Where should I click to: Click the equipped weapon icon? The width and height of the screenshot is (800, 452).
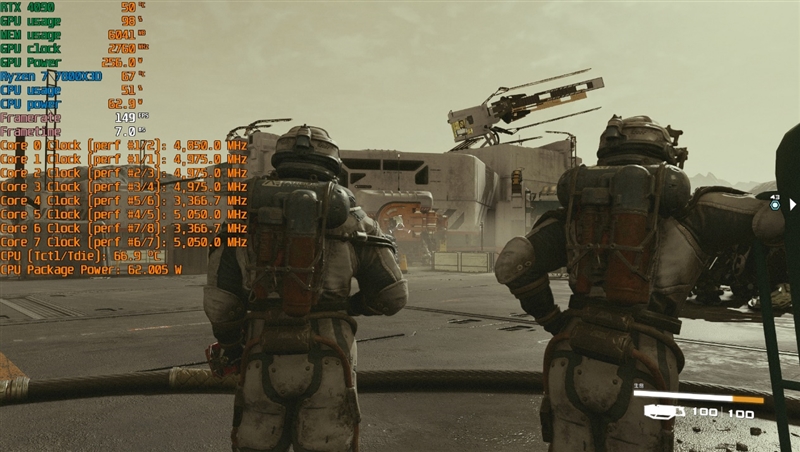[663, 411]
